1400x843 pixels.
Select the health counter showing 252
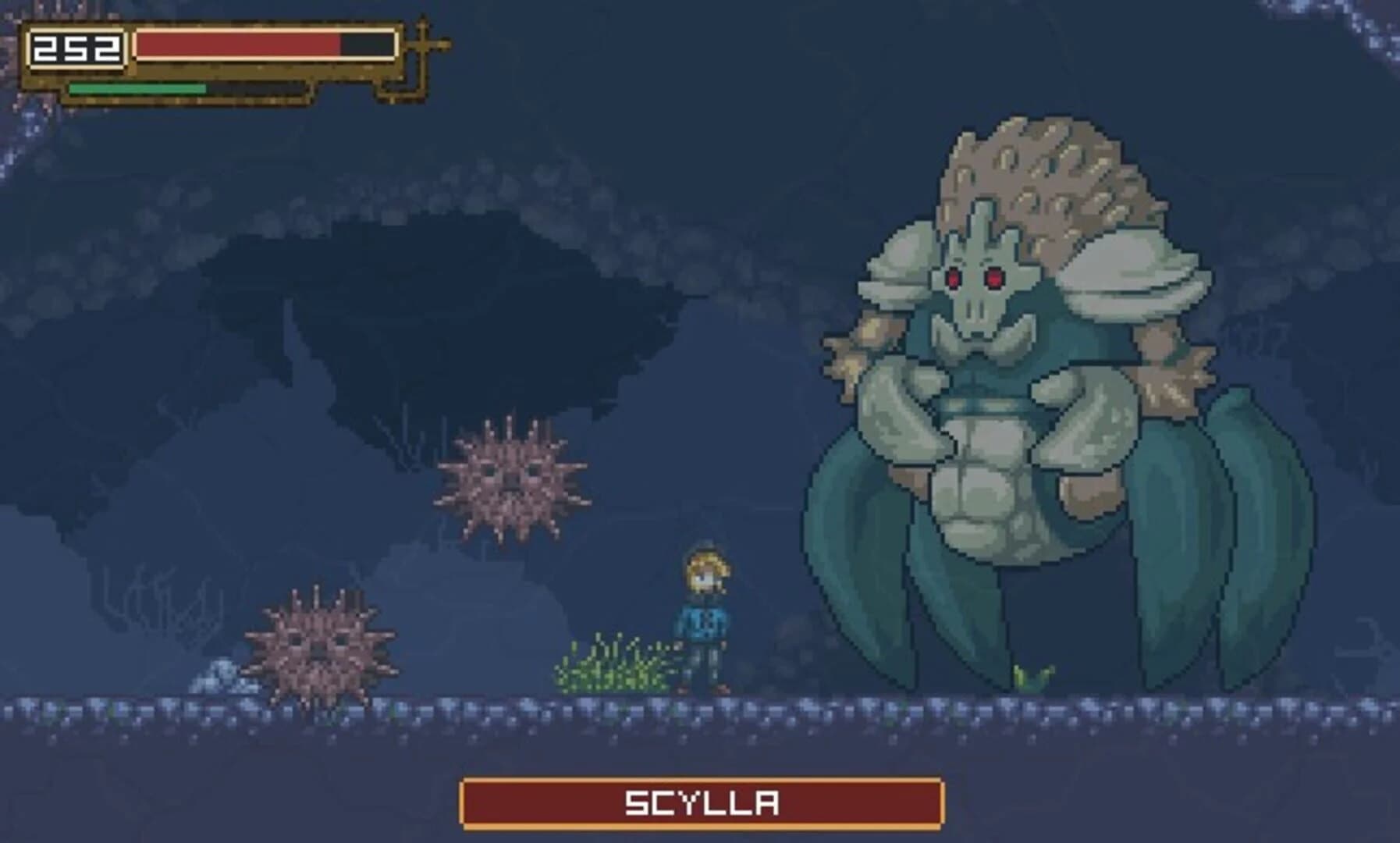pos(76,47)
